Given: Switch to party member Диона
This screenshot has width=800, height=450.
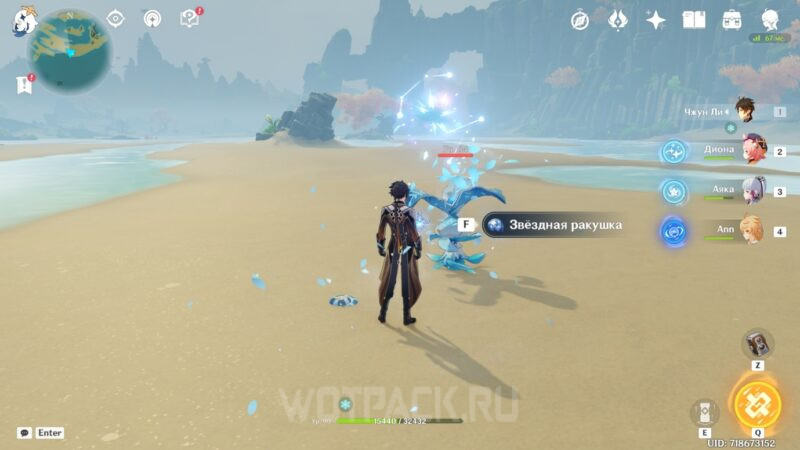Looking at the screenshot, I should 752,151.
